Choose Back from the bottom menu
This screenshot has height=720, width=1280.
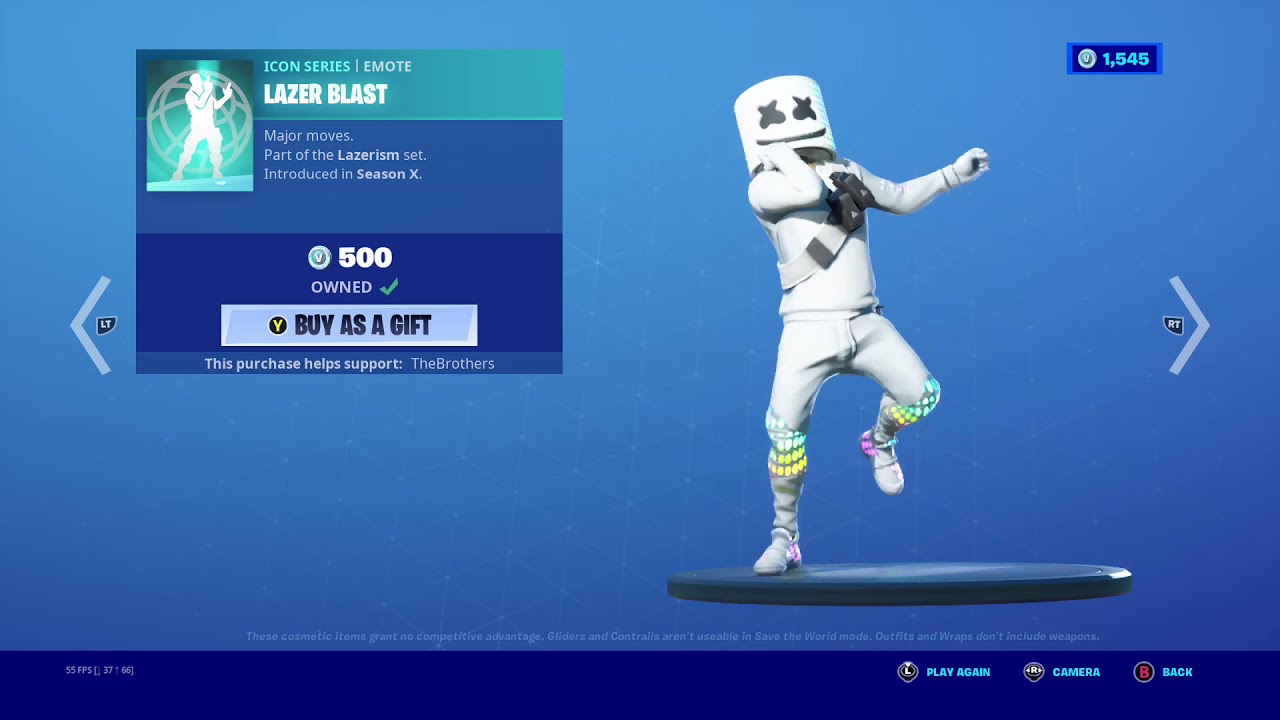click(1176, 672)
